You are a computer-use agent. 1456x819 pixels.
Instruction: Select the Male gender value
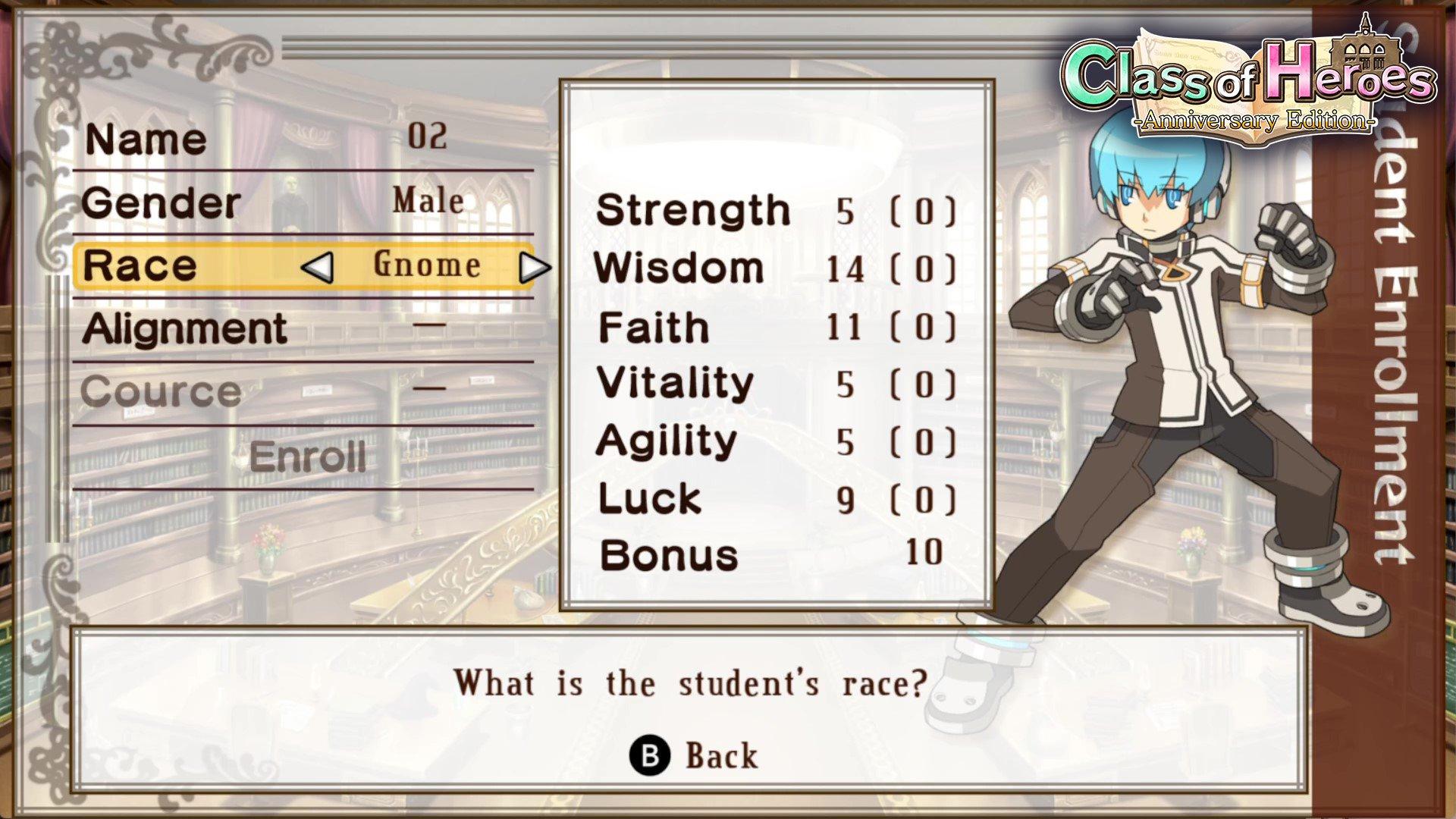point(428,201)
